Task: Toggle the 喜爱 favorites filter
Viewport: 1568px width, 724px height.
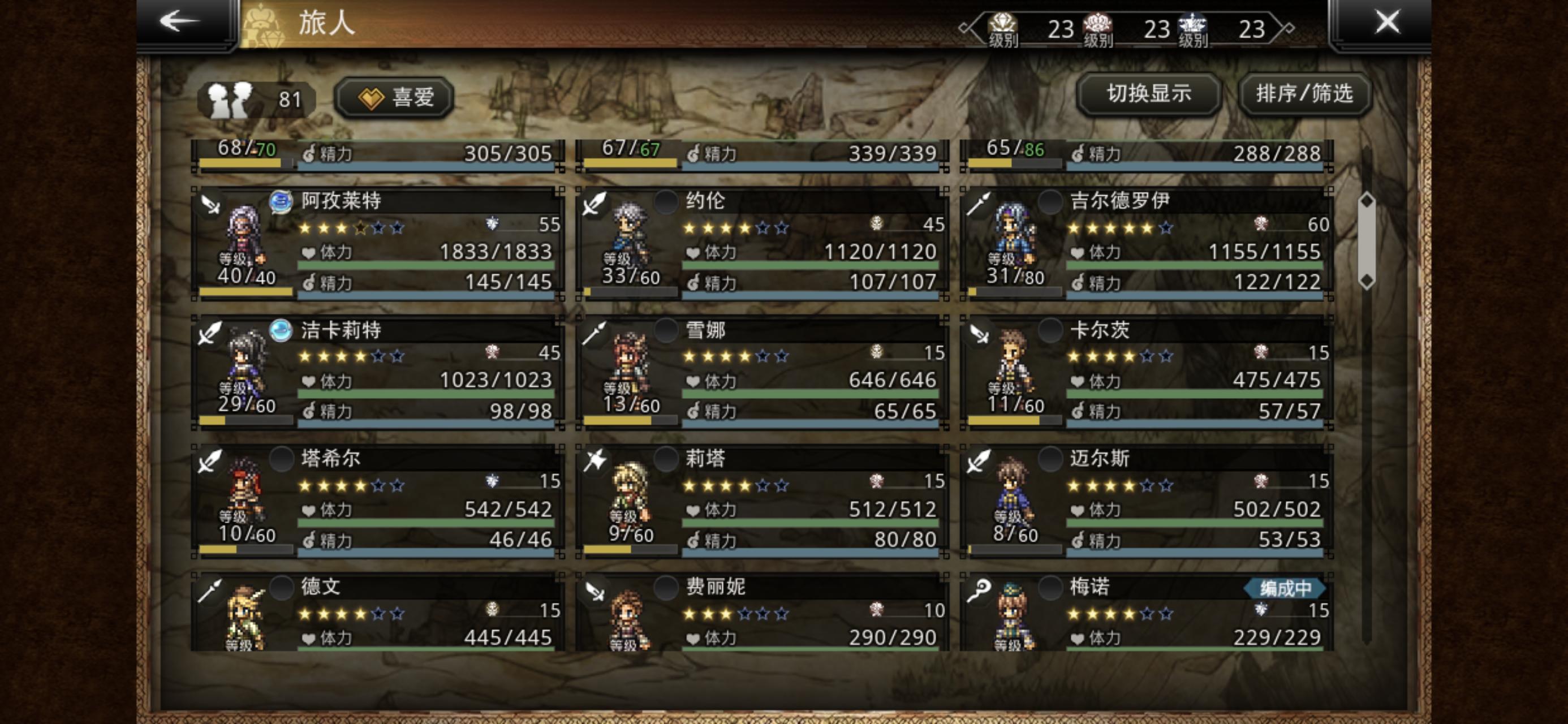Action: (394, 97)
